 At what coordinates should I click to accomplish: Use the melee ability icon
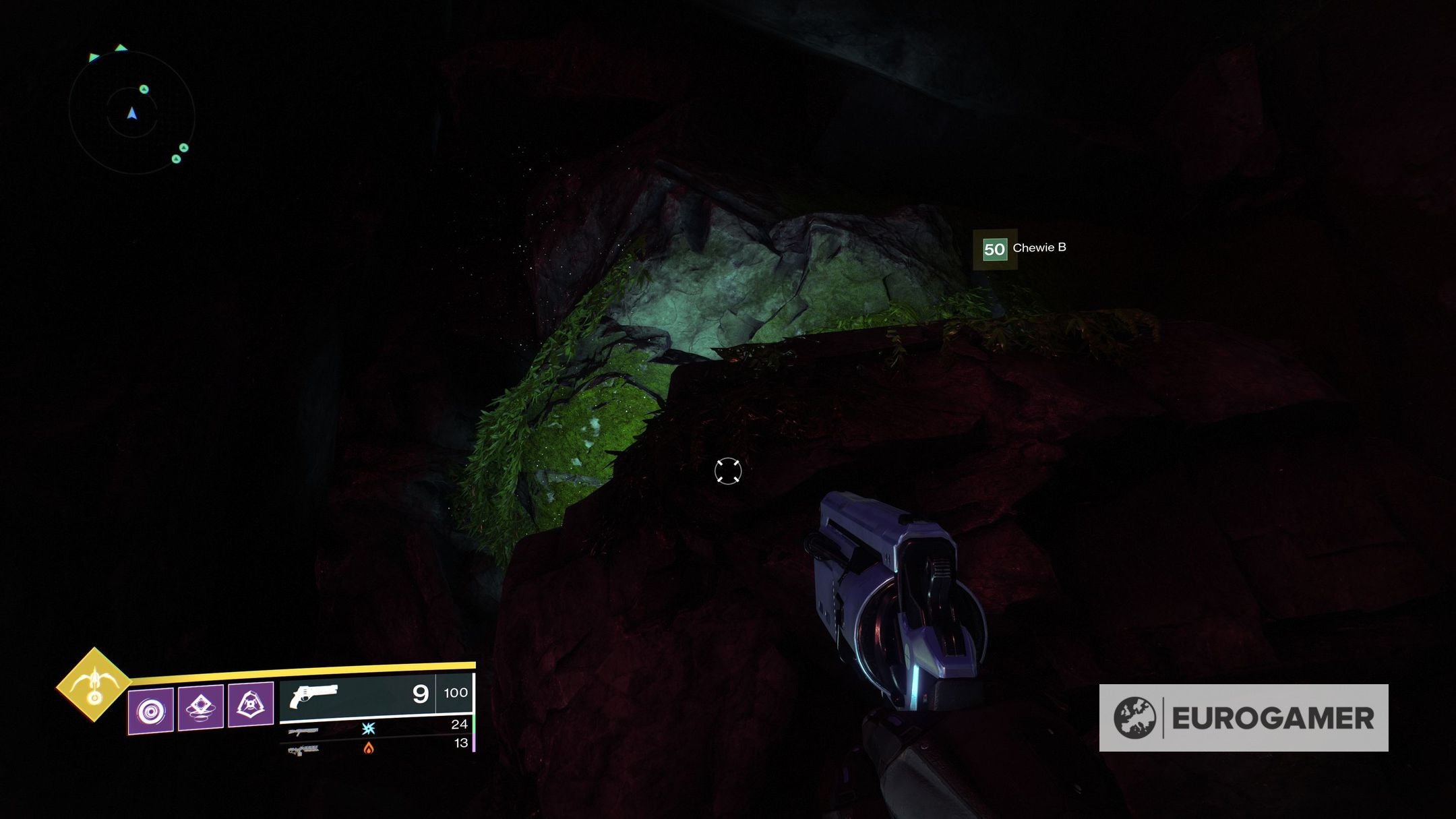pos(201,707)
